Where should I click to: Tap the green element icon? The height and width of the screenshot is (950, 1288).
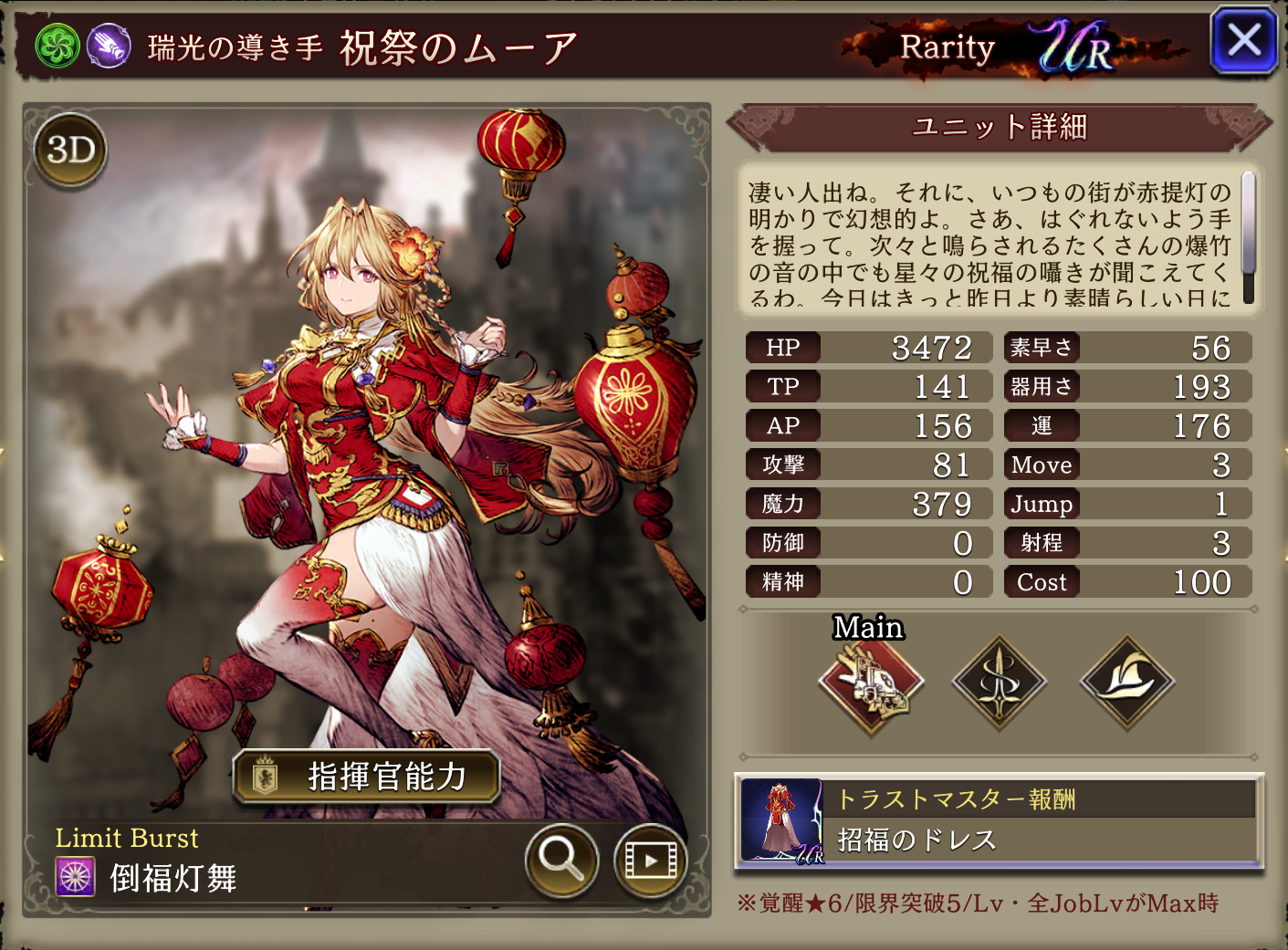click(58, 46)
